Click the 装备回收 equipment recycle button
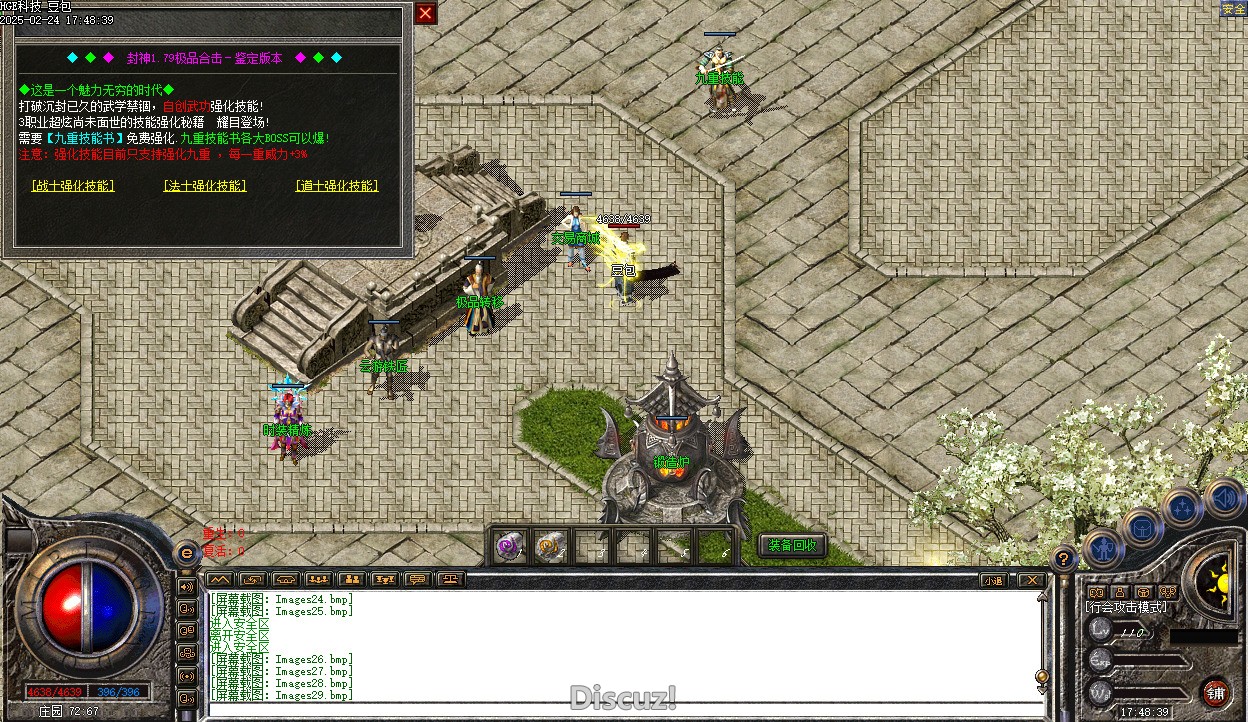 794,545
